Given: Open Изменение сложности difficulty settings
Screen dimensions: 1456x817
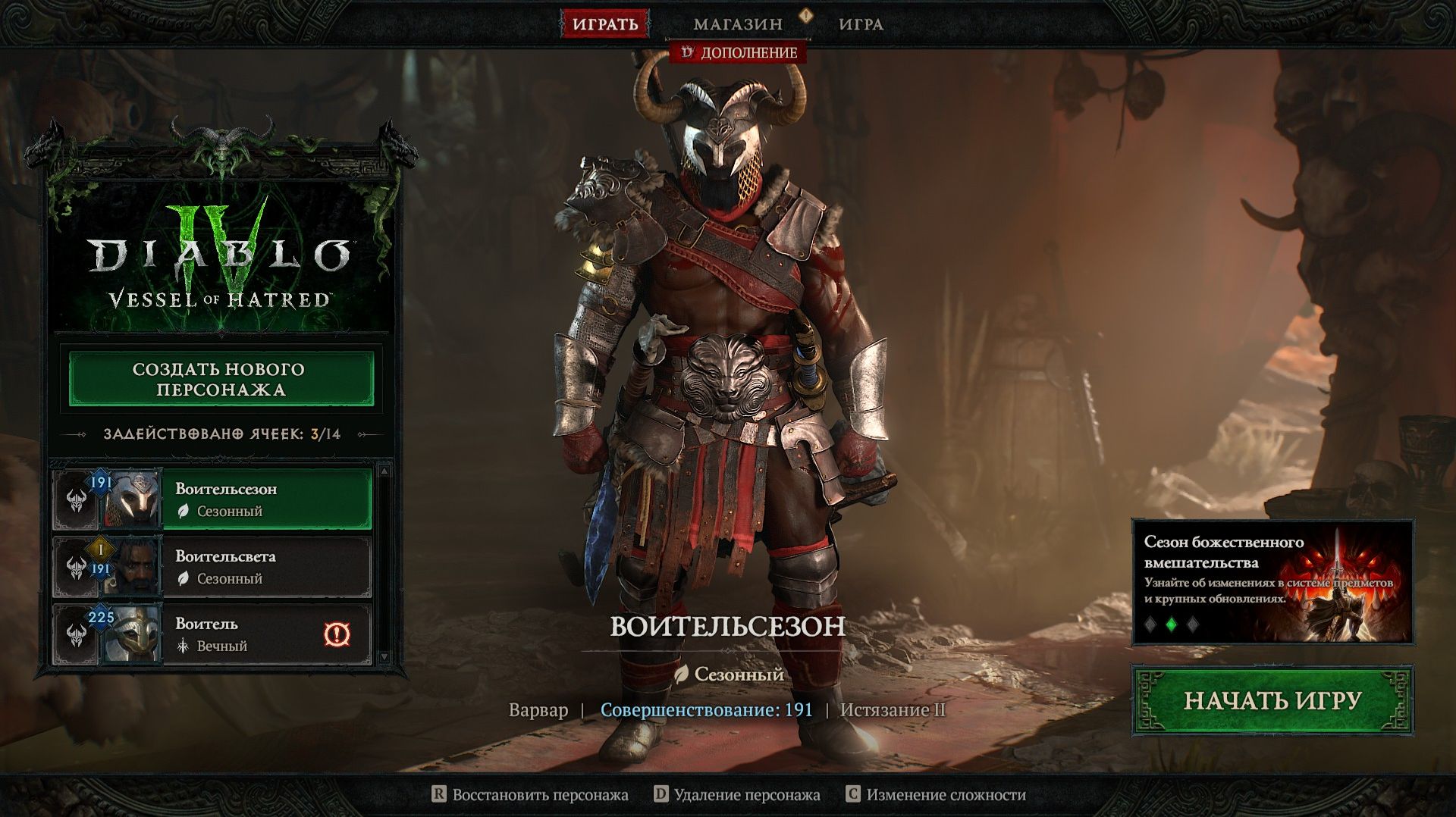Looking at the screenshot, I should (x=936, y=794).
